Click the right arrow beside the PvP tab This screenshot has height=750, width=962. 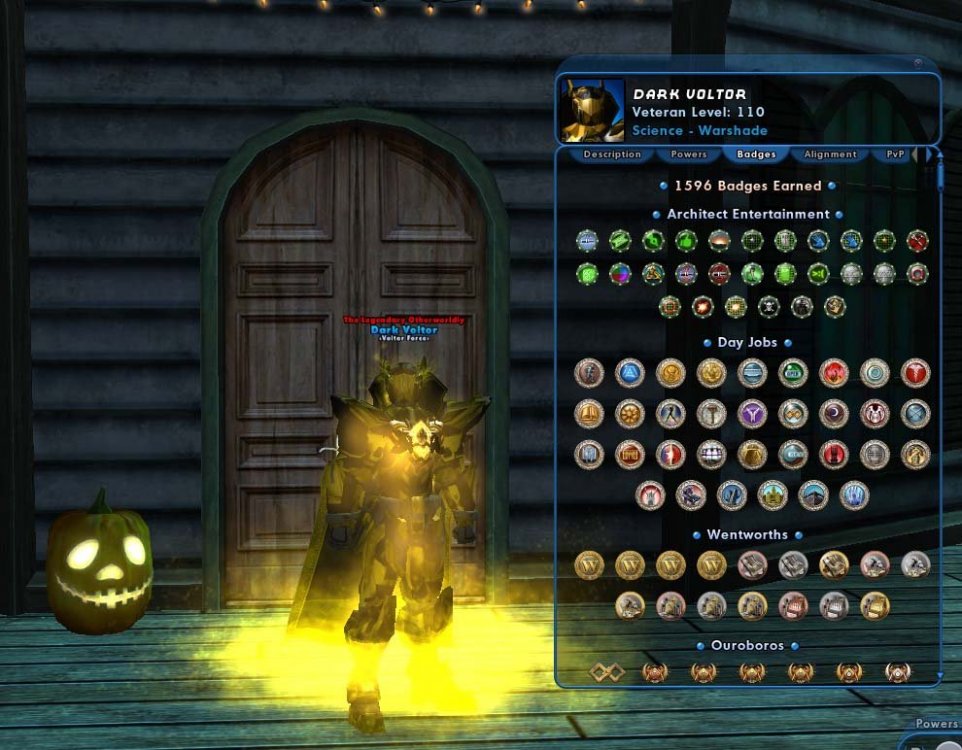pyautogui.click(x=926, y=155)
